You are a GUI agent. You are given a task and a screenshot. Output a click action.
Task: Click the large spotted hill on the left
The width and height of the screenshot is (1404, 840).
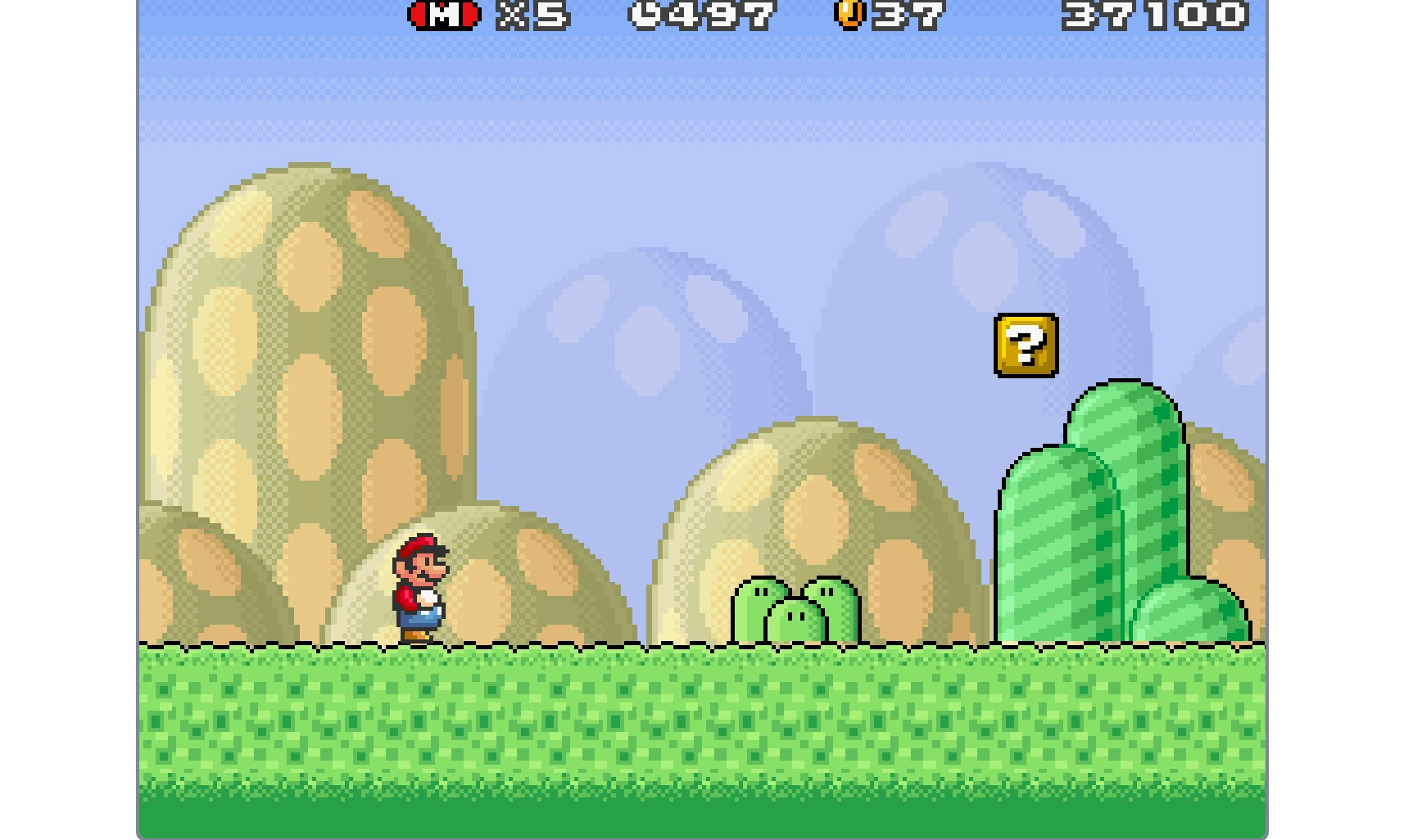[311, 344]
